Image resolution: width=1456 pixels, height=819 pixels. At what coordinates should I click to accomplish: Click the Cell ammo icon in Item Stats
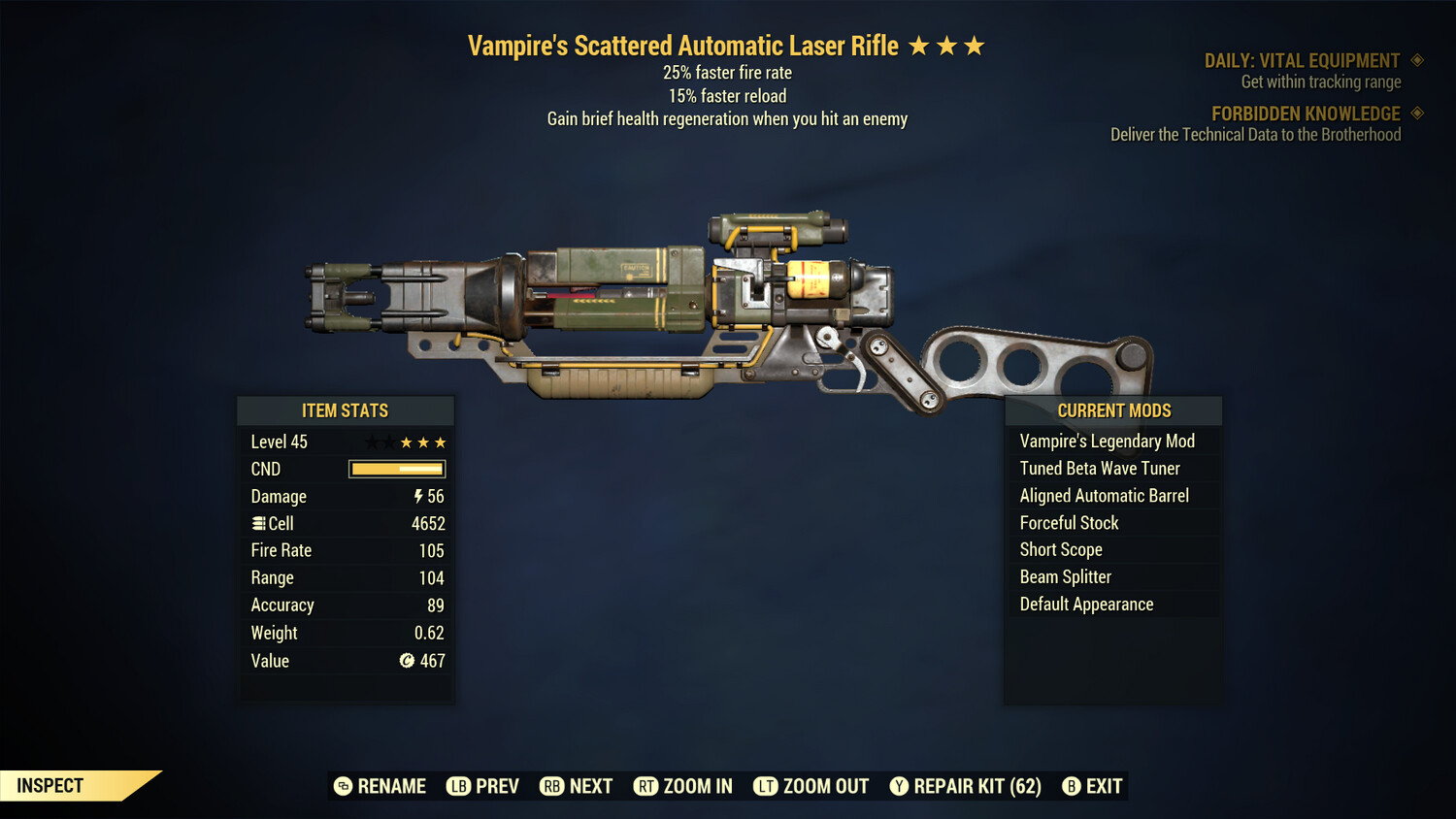click(x=258, y=523)
